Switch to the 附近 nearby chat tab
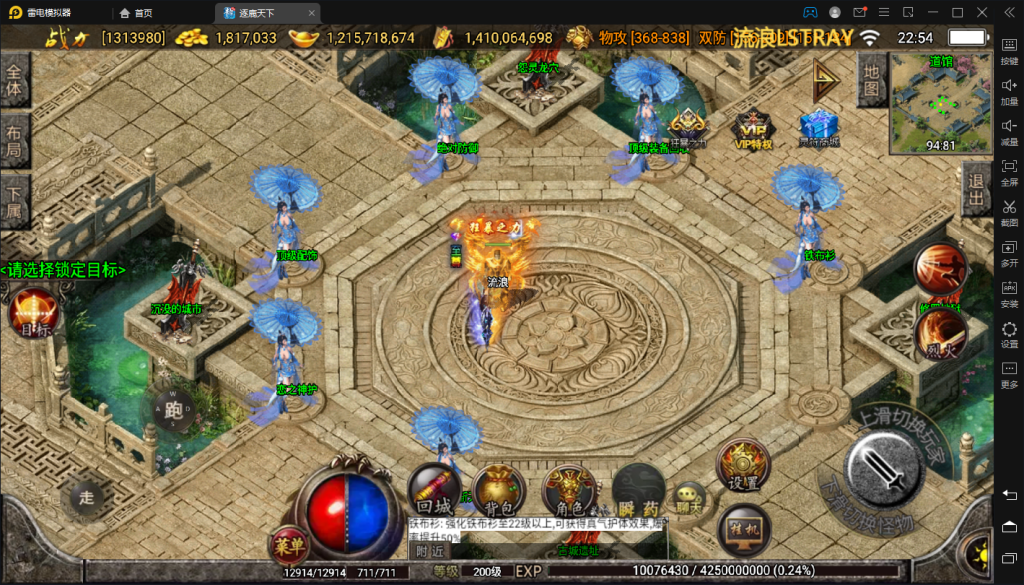The image size is (1024, 585). point(430,550)
